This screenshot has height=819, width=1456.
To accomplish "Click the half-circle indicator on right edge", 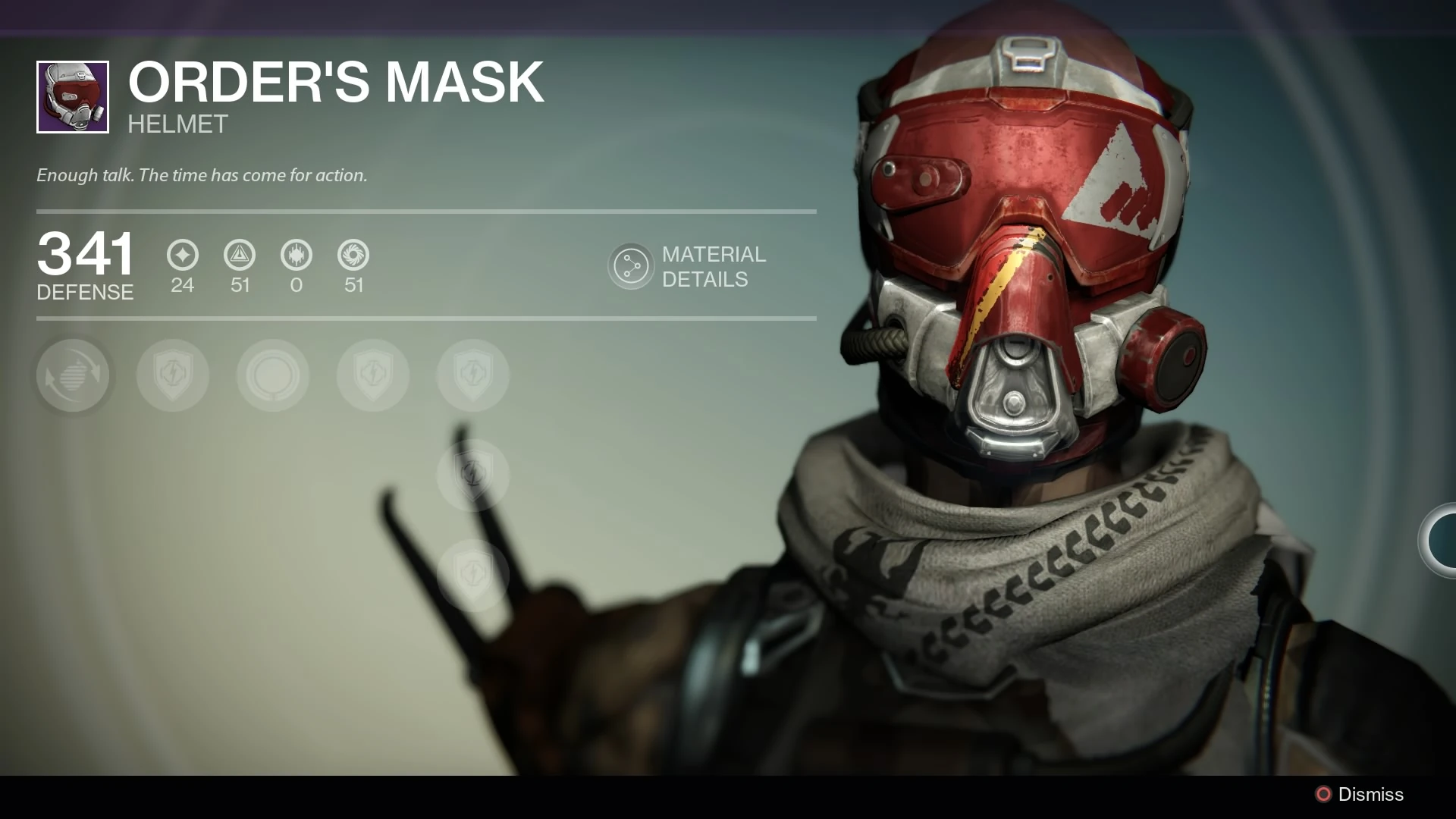I will (x=1444, y=541).
